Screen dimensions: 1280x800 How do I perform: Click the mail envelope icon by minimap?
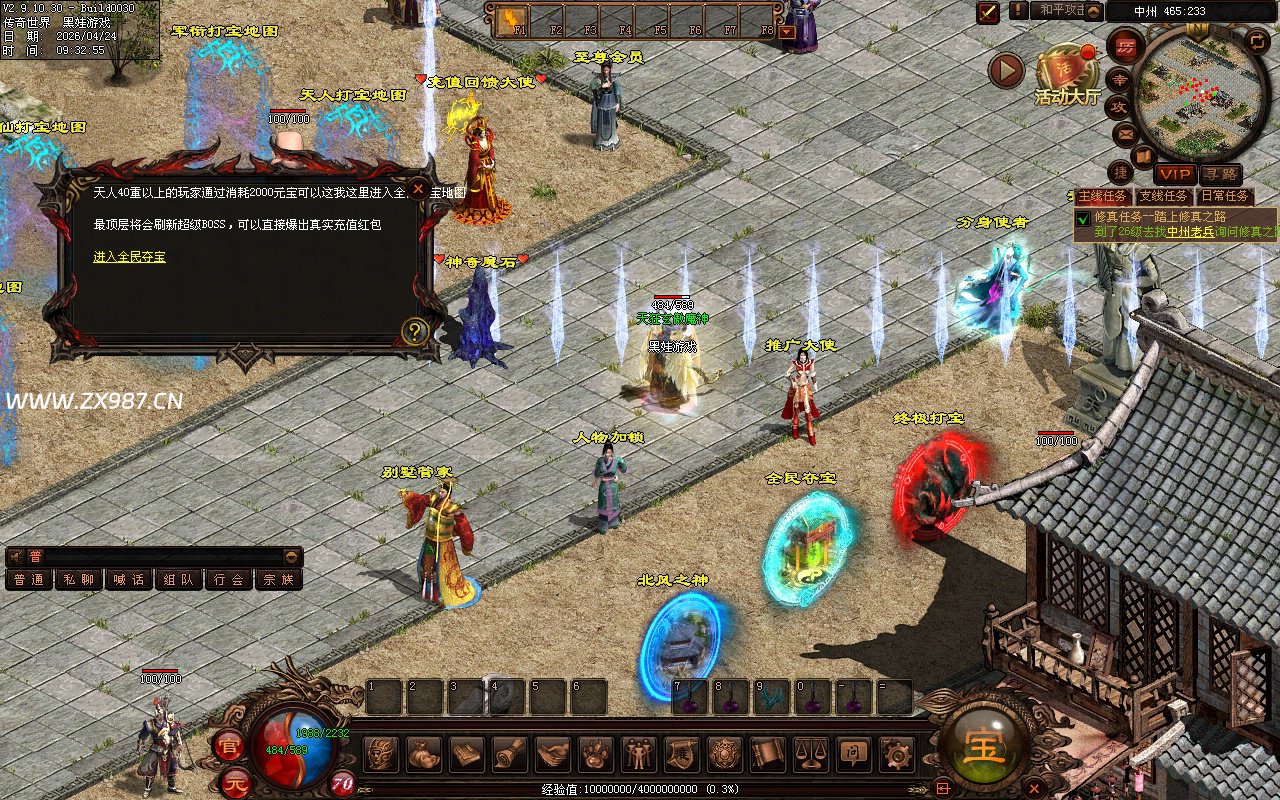pyautogui.click(x=1126, y=132)
